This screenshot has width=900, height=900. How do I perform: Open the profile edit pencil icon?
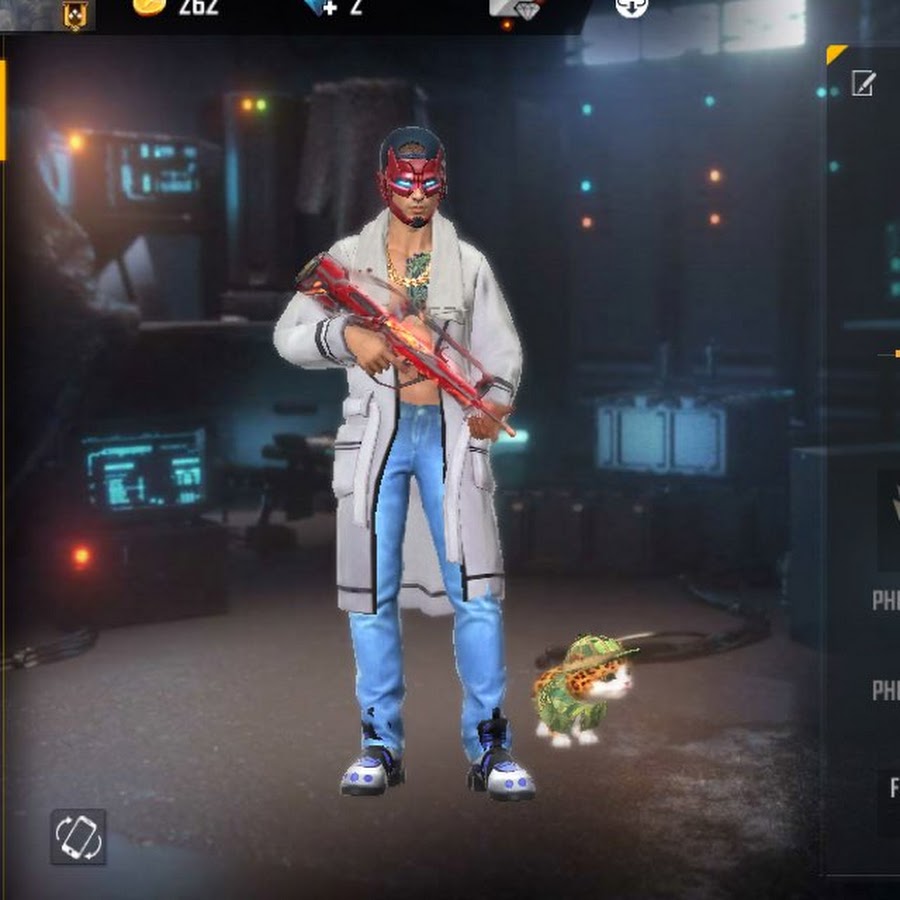click(863, 83)
